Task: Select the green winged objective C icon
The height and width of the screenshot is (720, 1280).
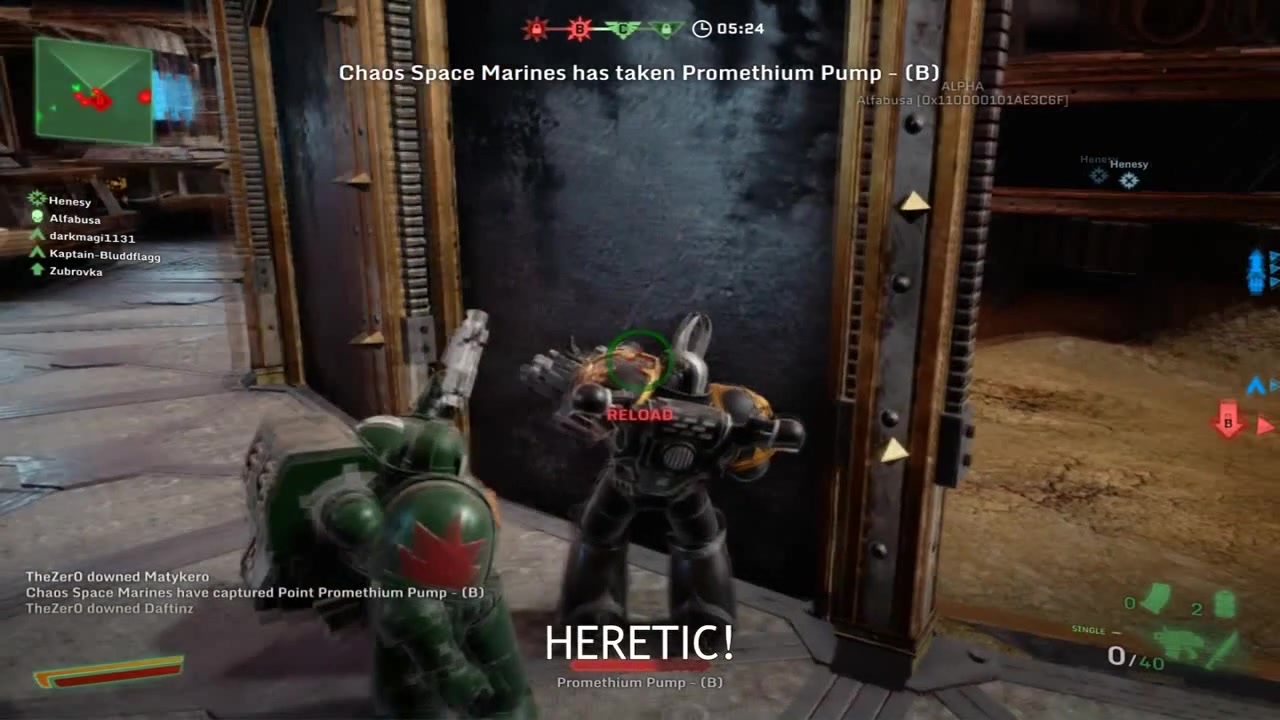Action: coord(625,29)
